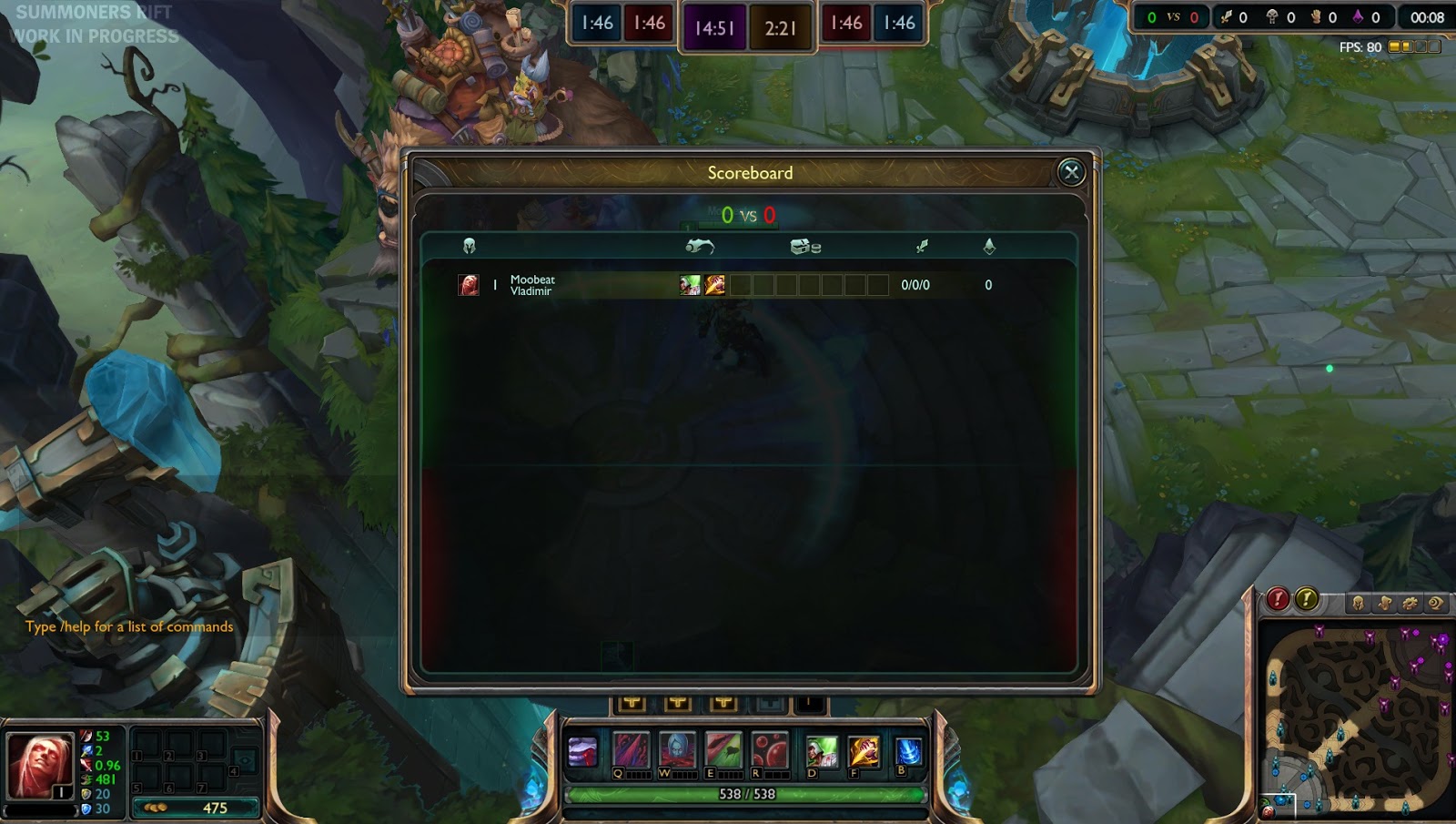Close the Scoreboard window

pos(1071,172)
